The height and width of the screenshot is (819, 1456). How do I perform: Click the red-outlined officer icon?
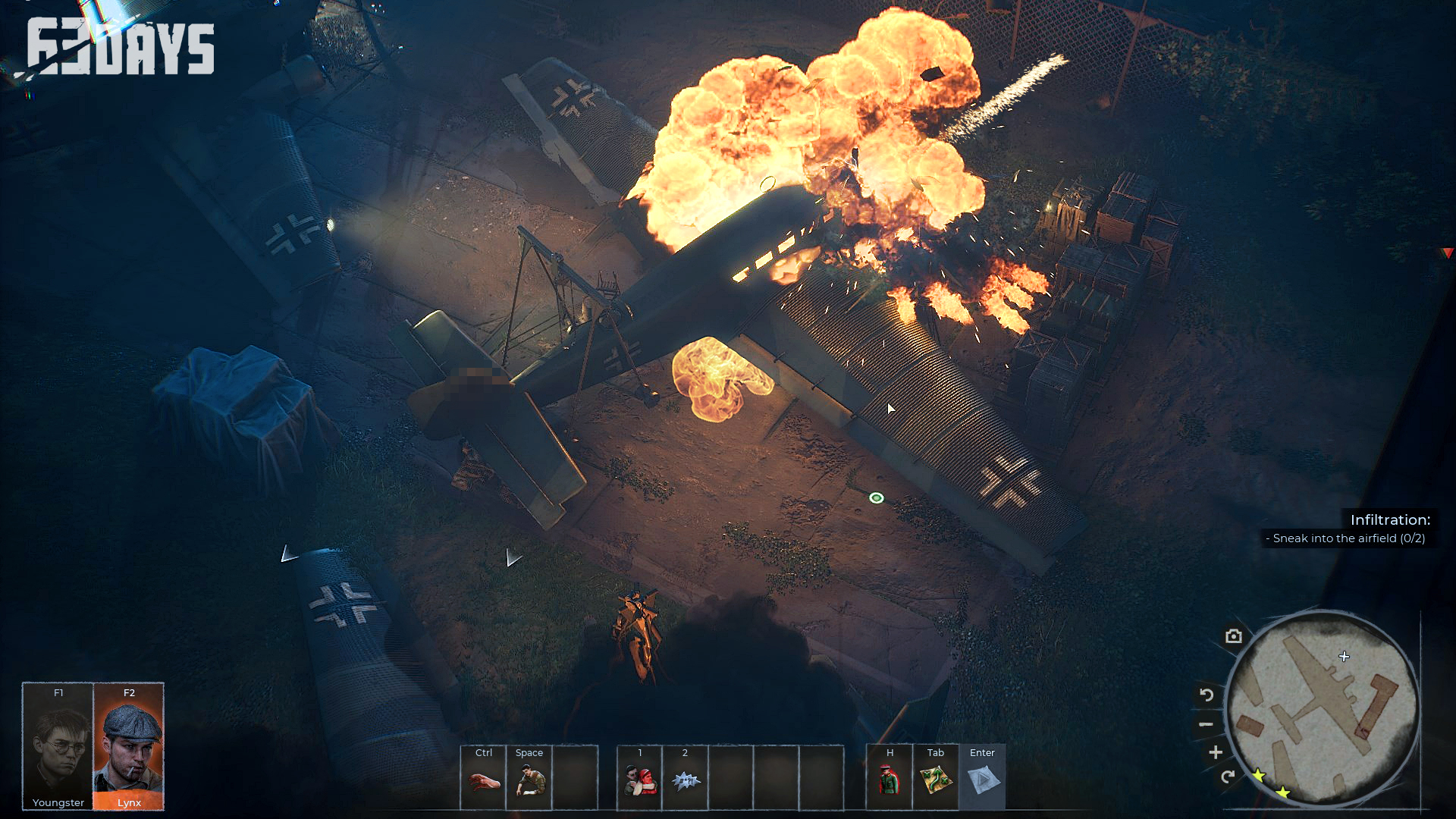point(890,781)
